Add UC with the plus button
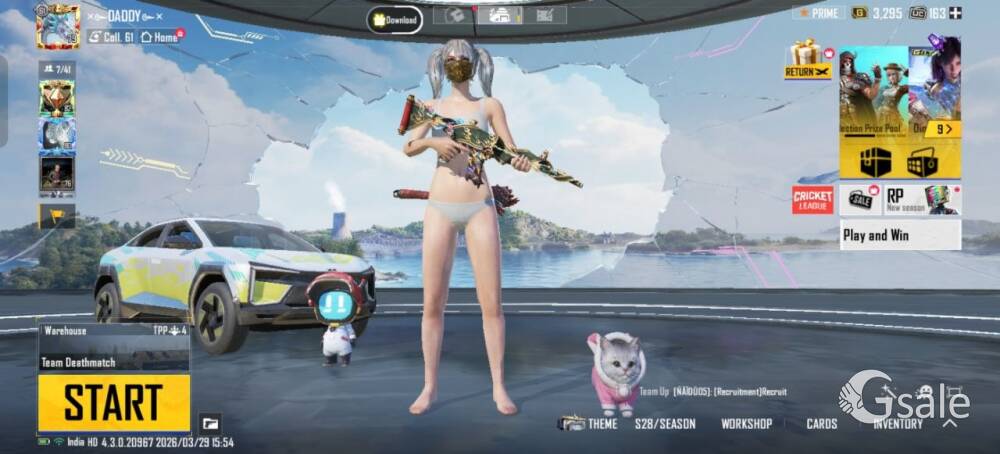This screenshot has height=454, width=1000. coord(955,13)
